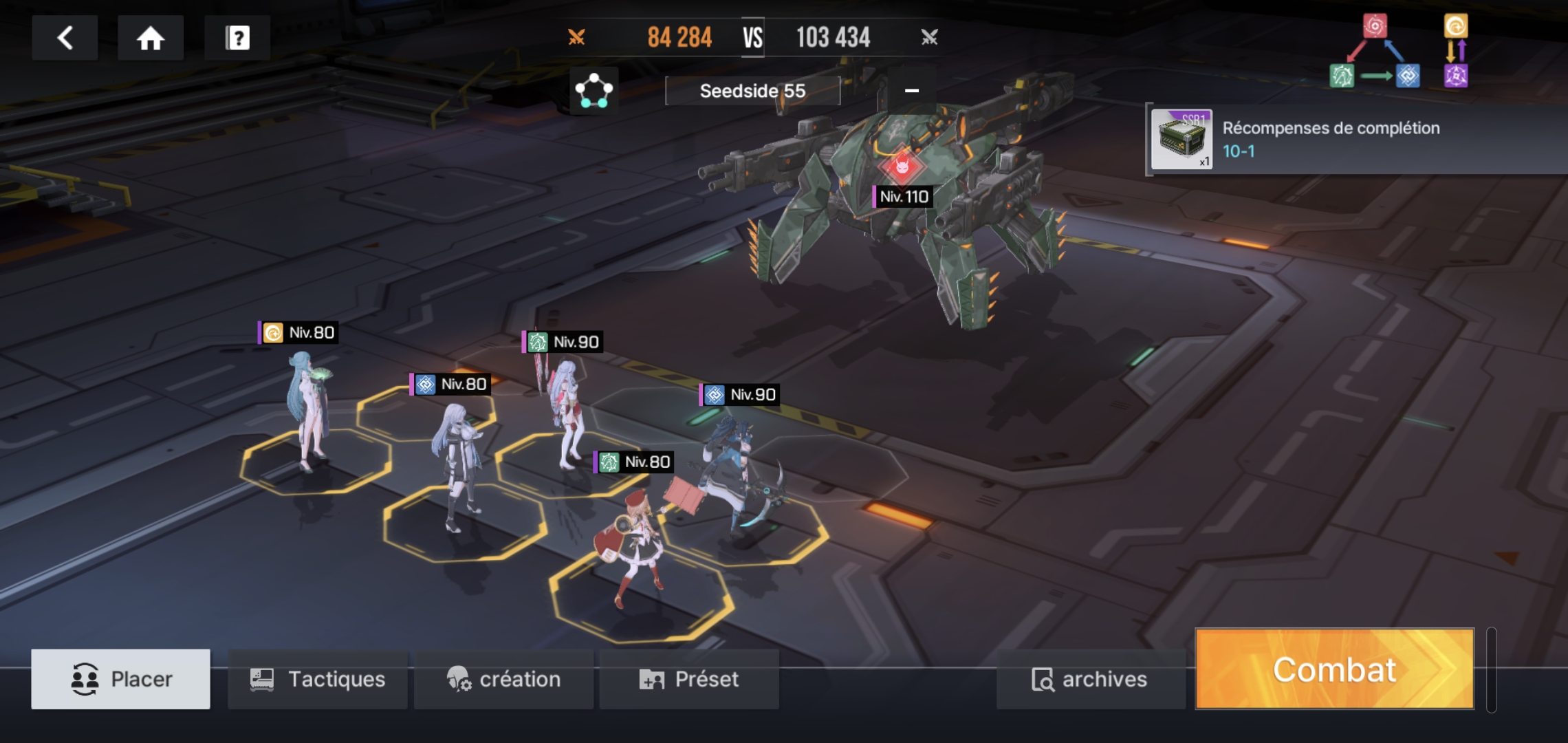Open the question mark help guide

pyautogui.click(x=237, y=38)
